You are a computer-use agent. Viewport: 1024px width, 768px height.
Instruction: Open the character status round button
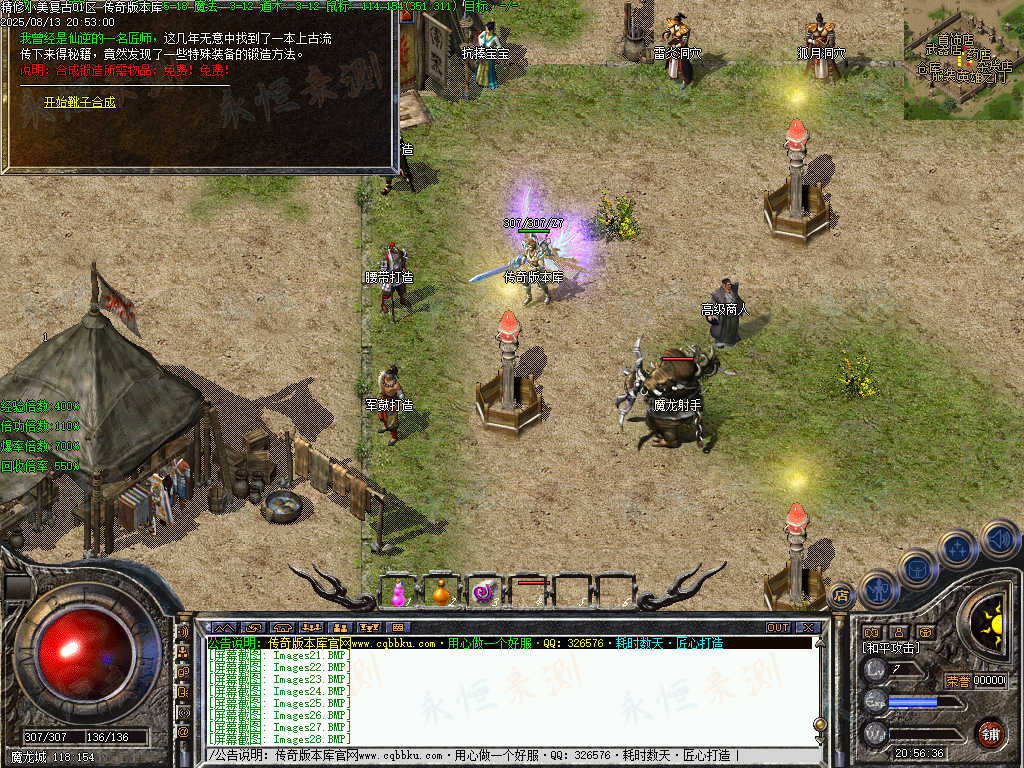pyautogui.click(x=877, y=589)
